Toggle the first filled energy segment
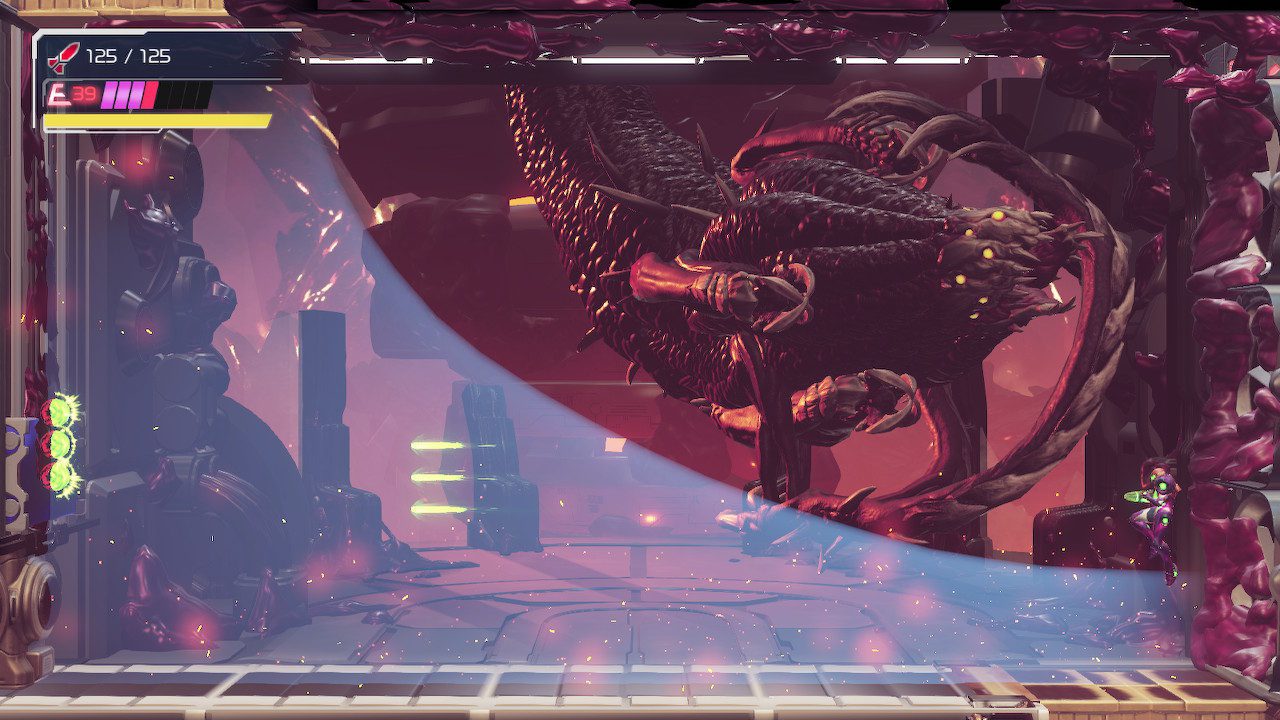Image resolution: width=1280 pixels, height=720 pixels. pos(108,96)
